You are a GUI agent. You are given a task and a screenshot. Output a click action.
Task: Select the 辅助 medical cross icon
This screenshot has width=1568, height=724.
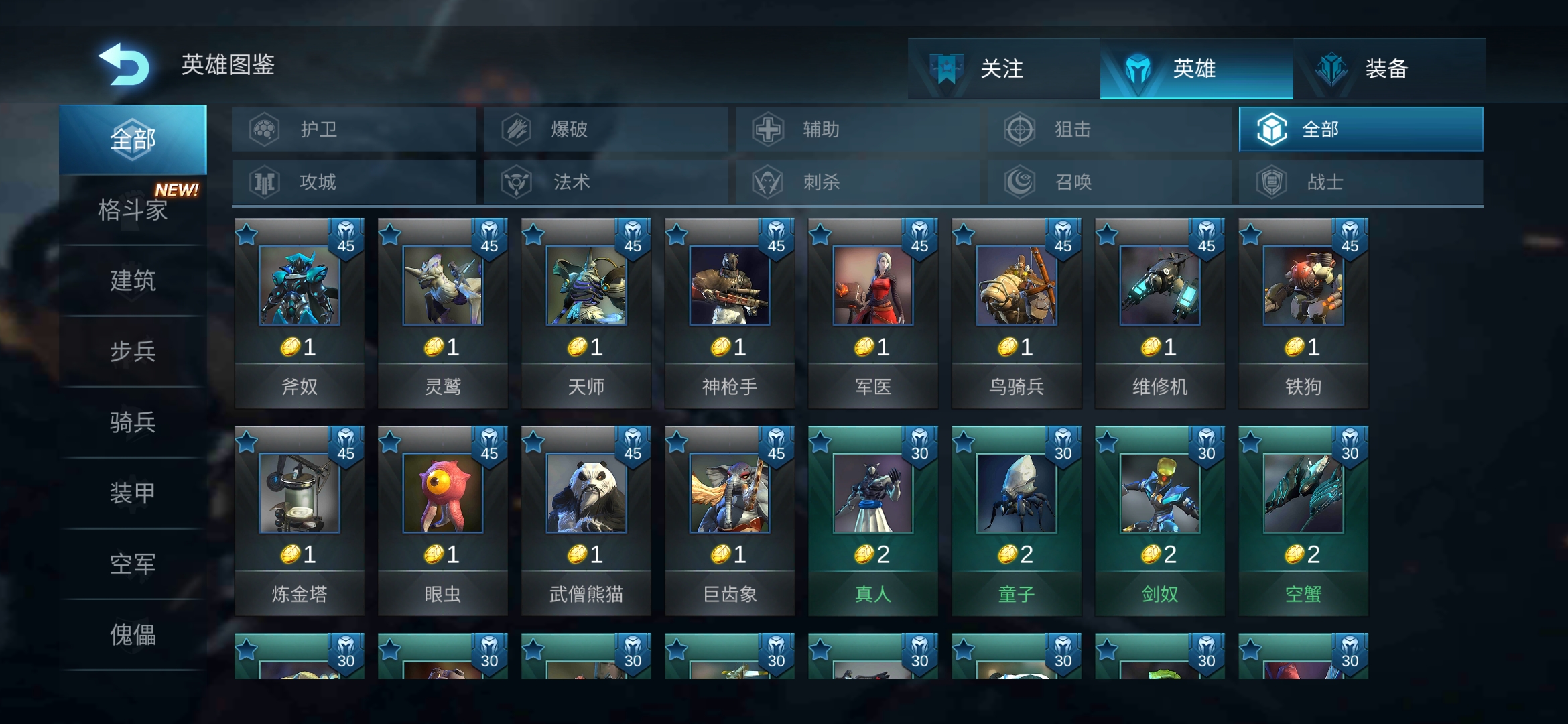click(x=766, y=129)
